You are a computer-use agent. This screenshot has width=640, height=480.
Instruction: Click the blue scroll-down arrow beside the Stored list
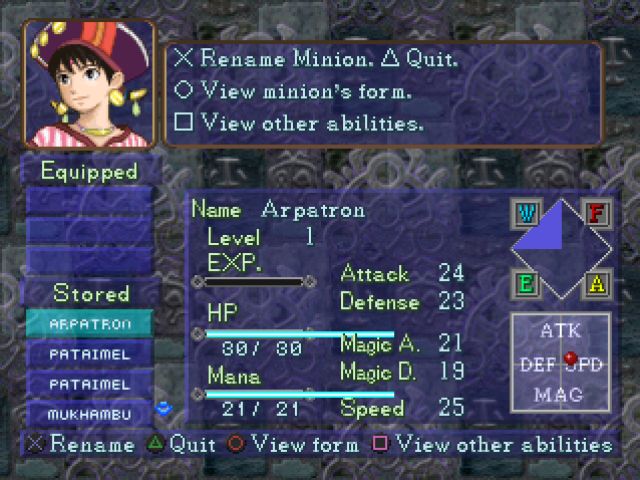(166, 408)
